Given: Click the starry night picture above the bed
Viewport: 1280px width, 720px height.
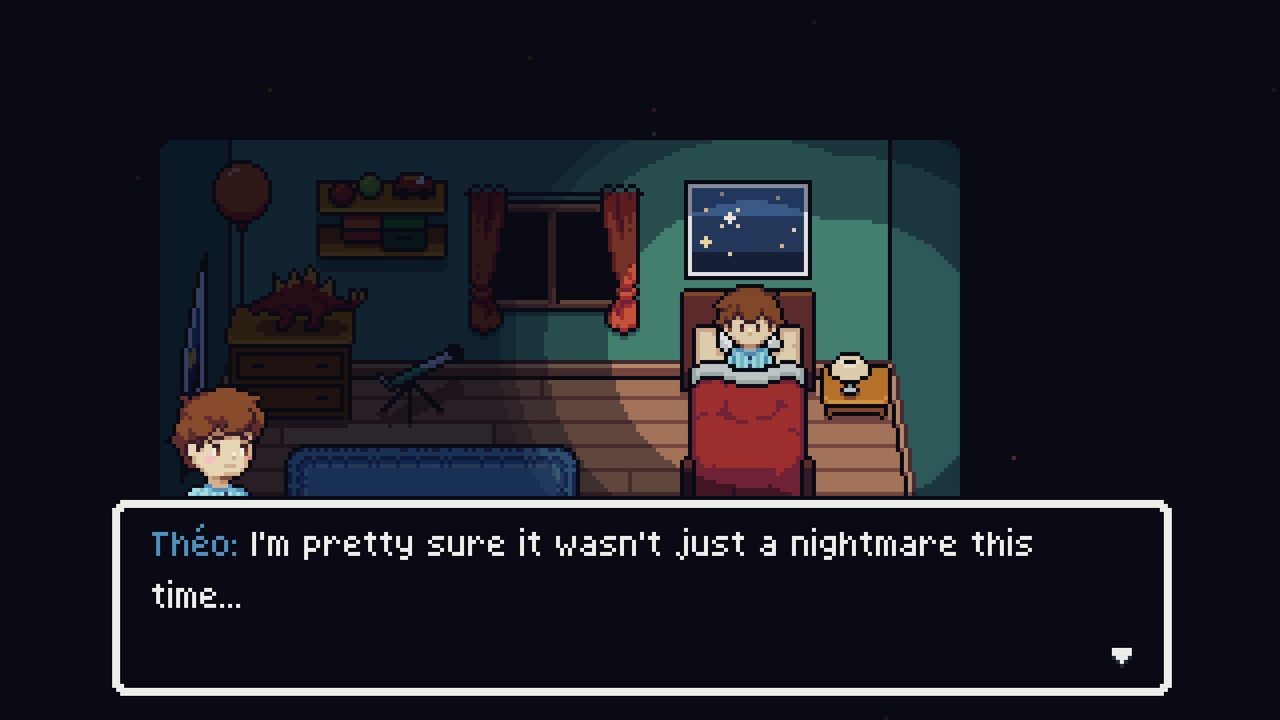Looking at the screenshot, I should [x=747, y=228].
